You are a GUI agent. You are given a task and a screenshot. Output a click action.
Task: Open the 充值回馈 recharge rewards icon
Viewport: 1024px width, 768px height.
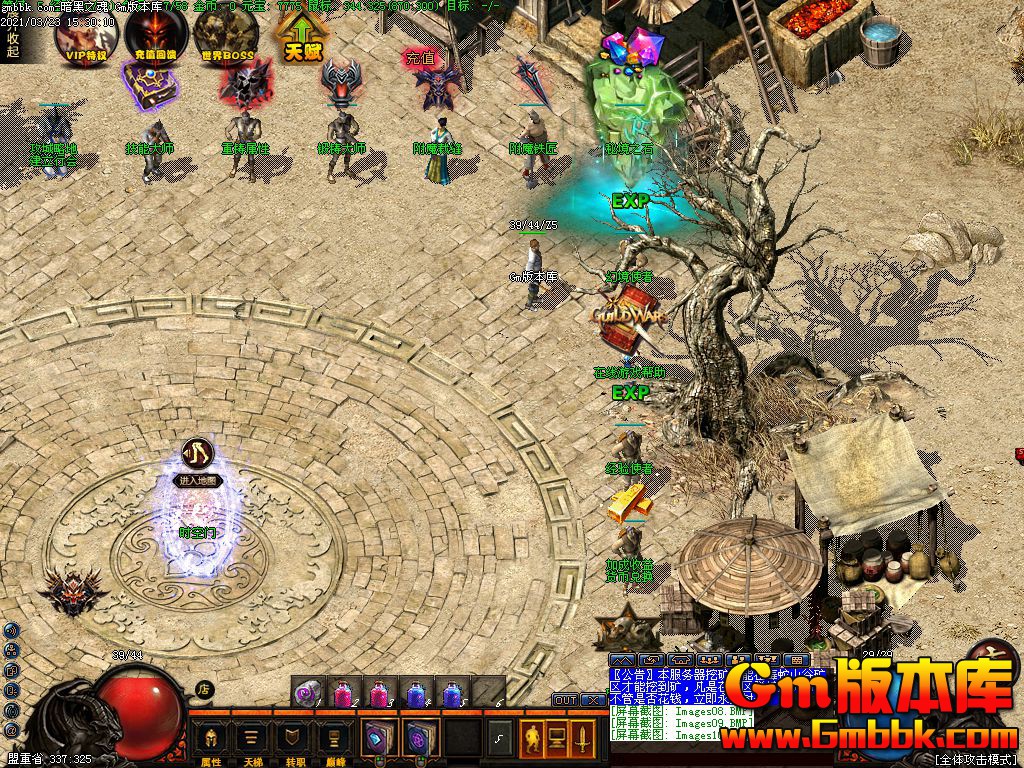156,36
